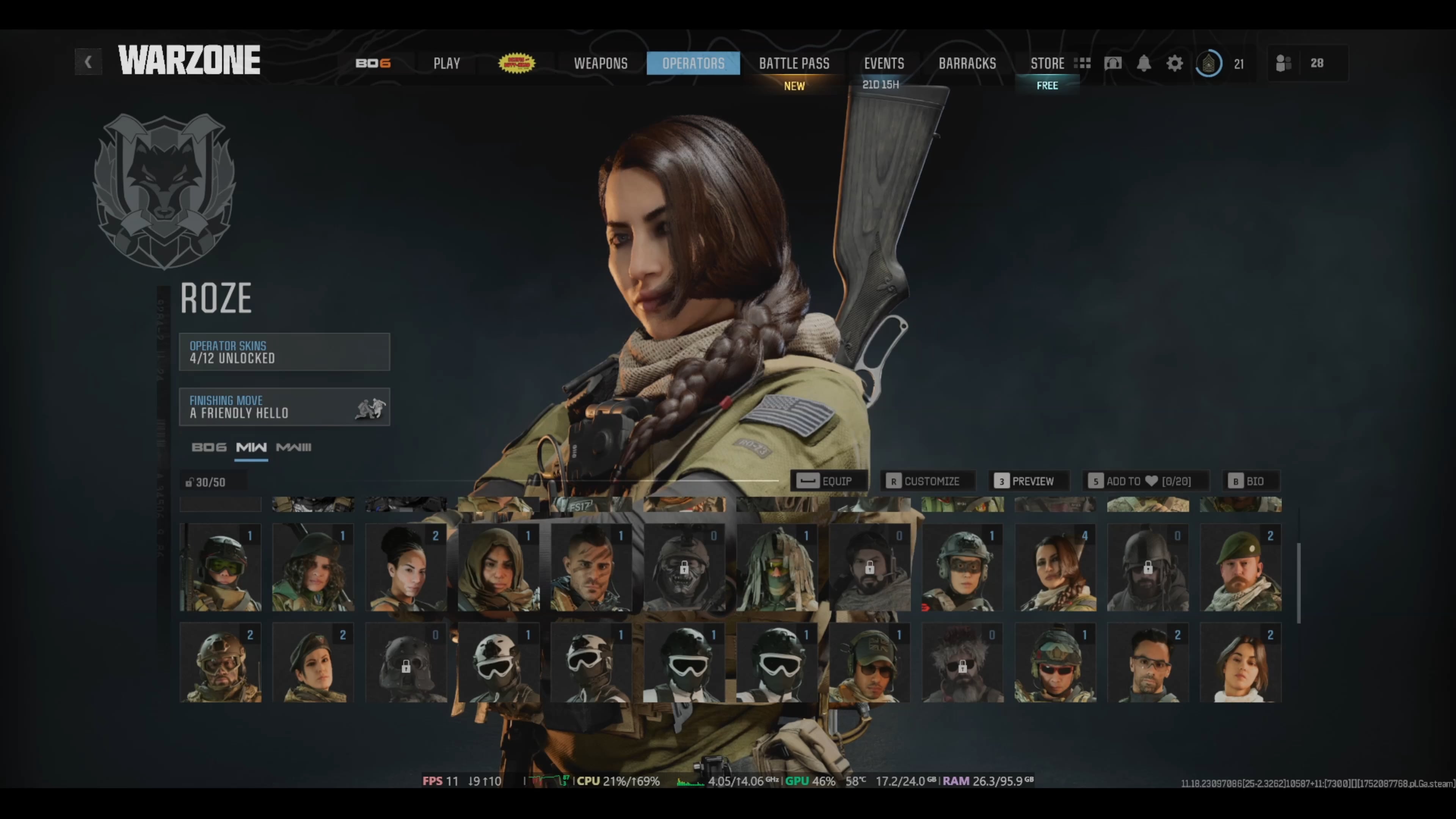Change the Finishing Move selection
Screen dimensions: 1456x819
[284, 406]
